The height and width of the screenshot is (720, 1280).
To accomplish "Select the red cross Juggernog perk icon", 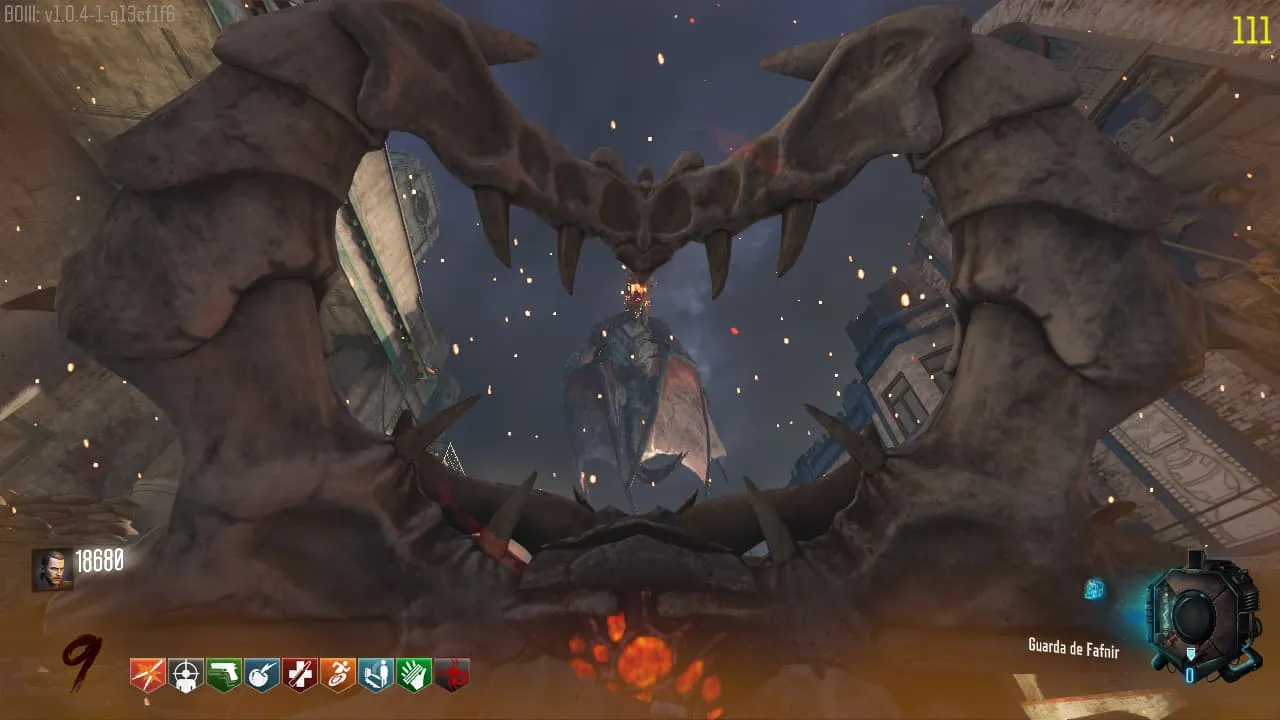I will click(x=300, y=675).
